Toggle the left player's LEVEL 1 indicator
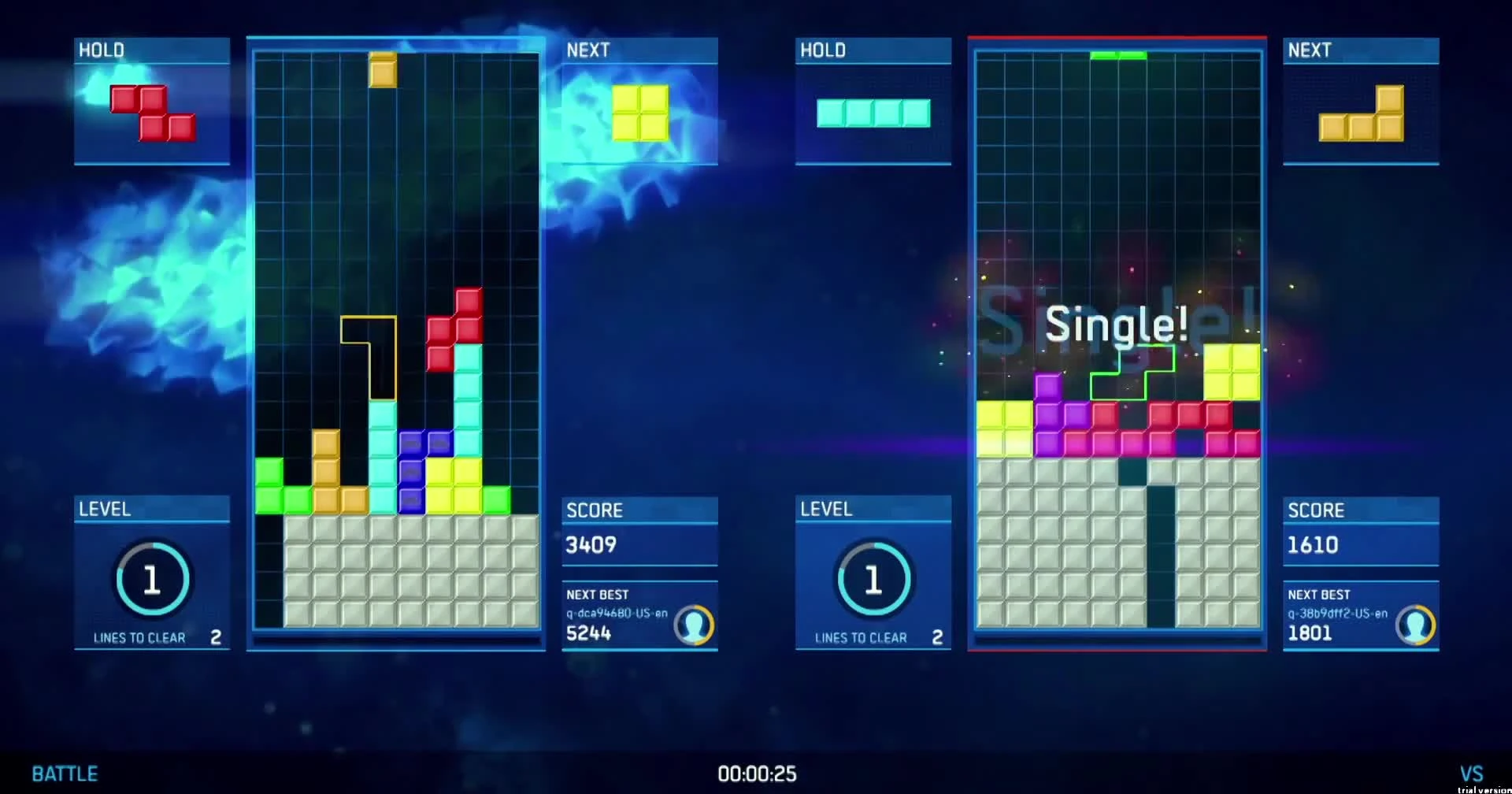The height and width of the screenshot is (794, 1512). click(x=152, y=577)
